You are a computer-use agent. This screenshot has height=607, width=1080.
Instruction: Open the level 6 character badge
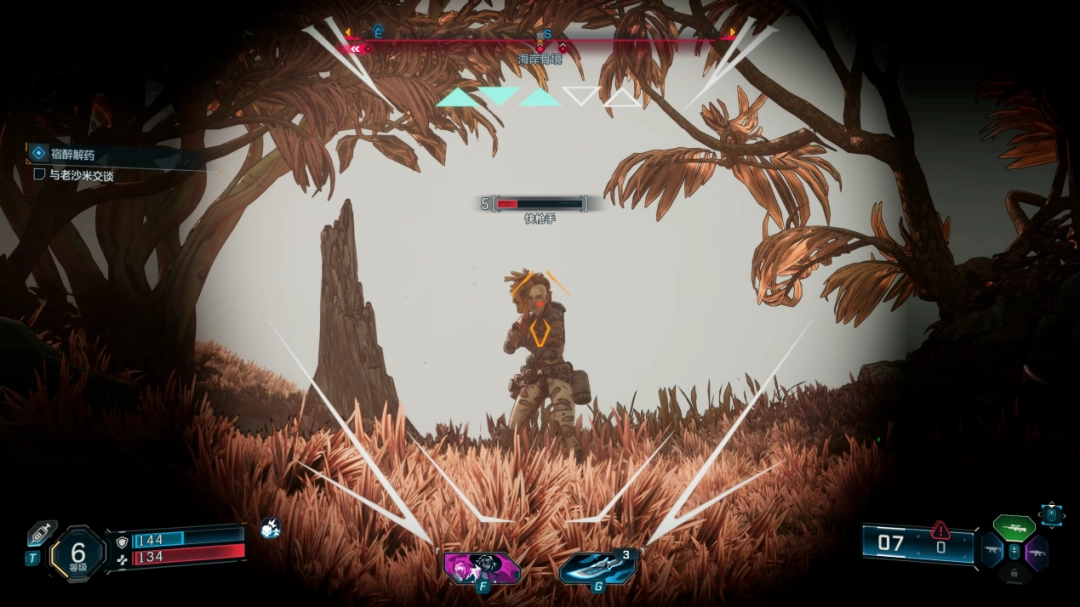point(78,552)
